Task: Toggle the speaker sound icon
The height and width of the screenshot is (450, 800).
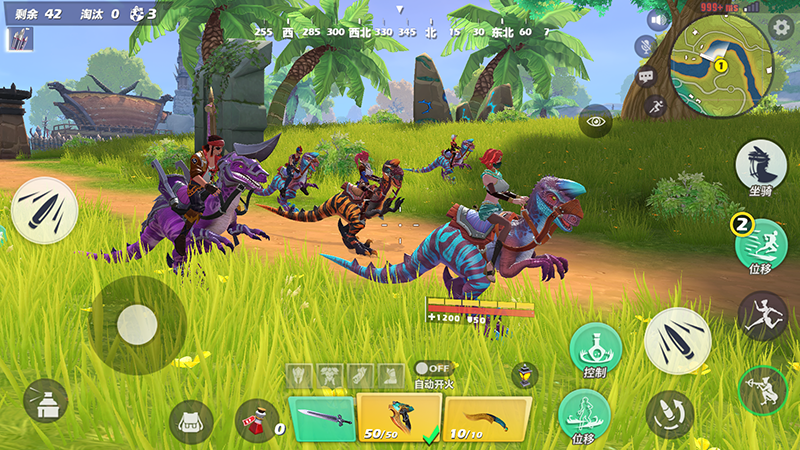Action: (656, 20)
